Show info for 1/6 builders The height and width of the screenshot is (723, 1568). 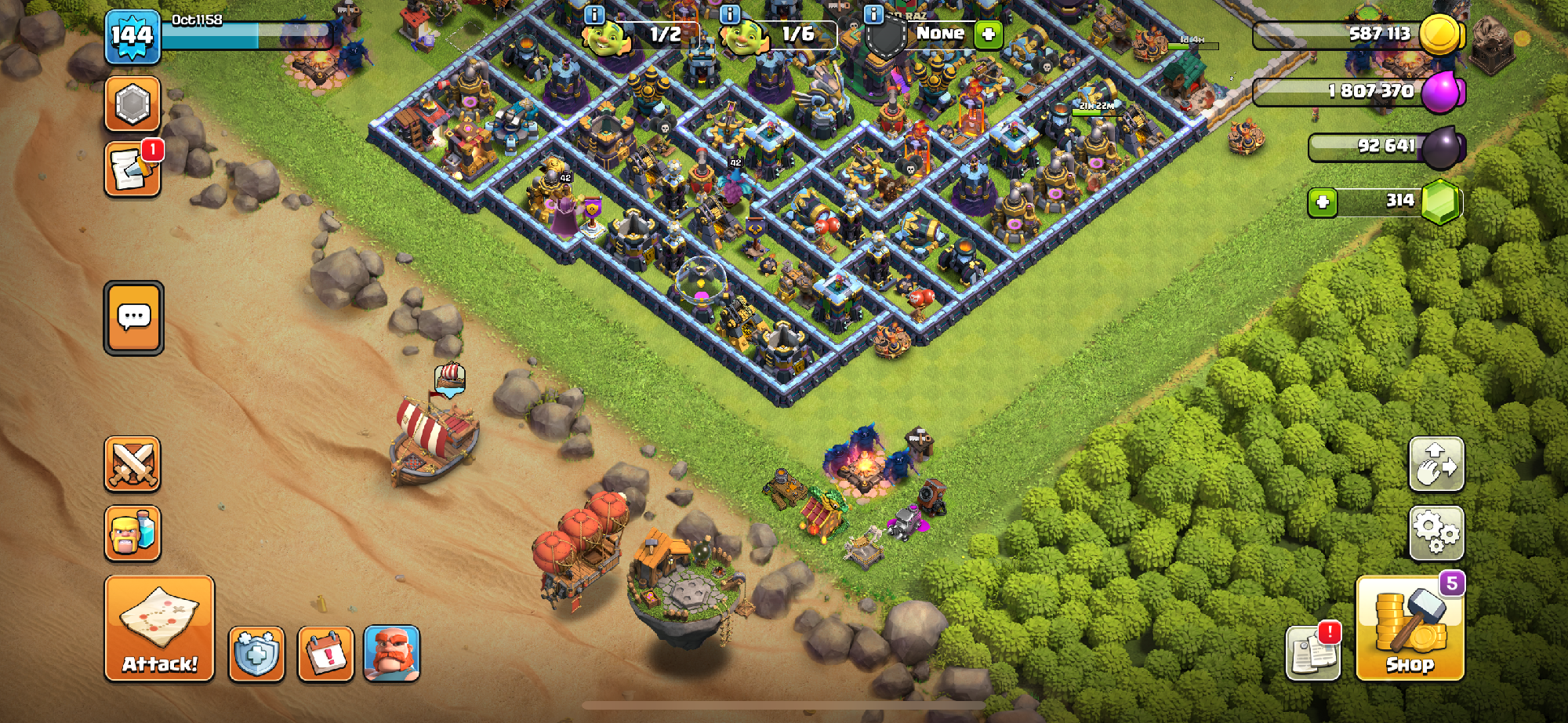point(730,15)
